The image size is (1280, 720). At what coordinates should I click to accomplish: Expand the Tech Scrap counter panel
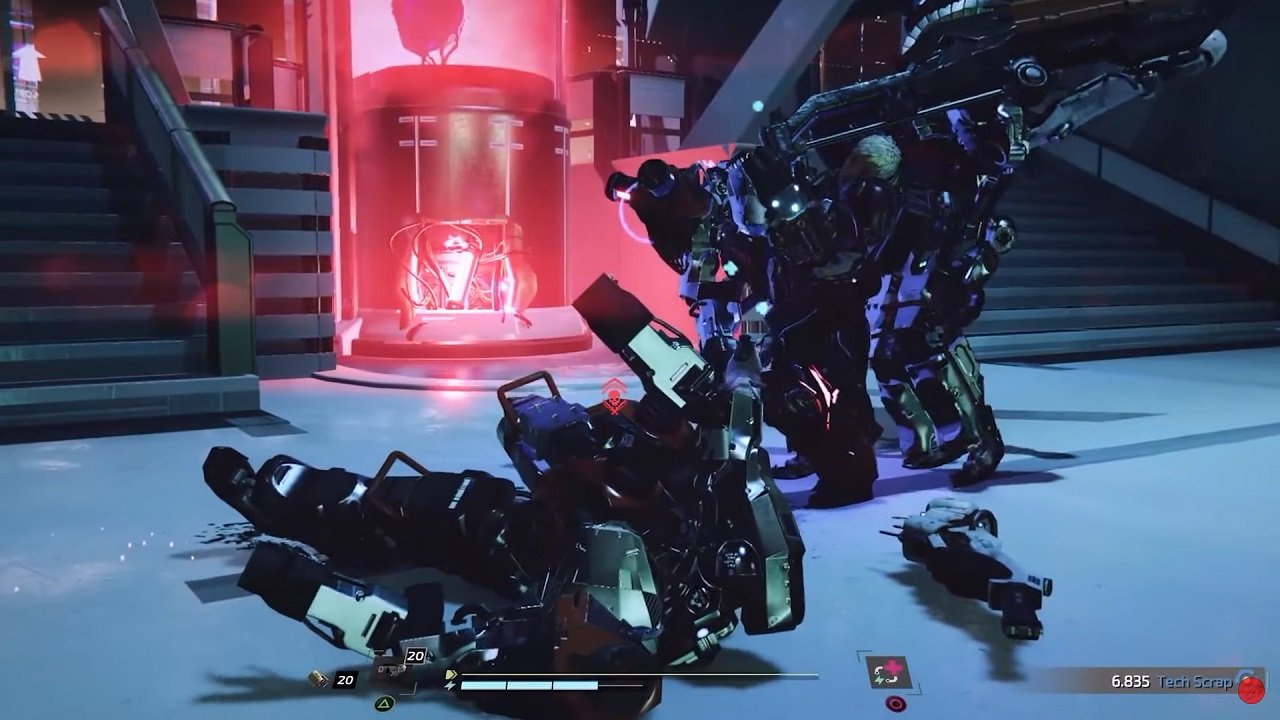(1160, 680)
